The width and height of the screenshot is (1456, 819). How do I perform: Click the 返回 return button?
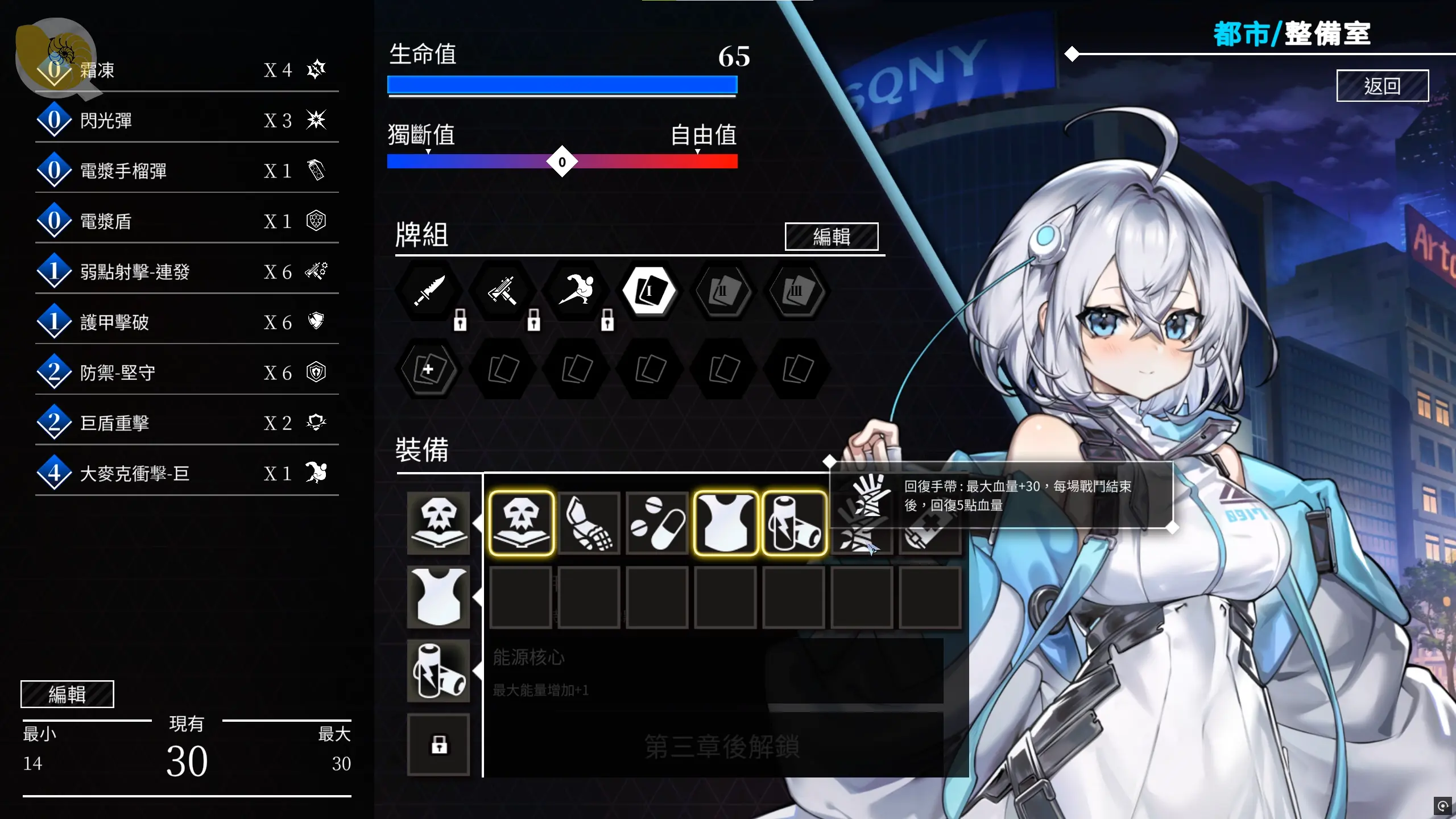pyautogui.click(x=1381, y=86)
